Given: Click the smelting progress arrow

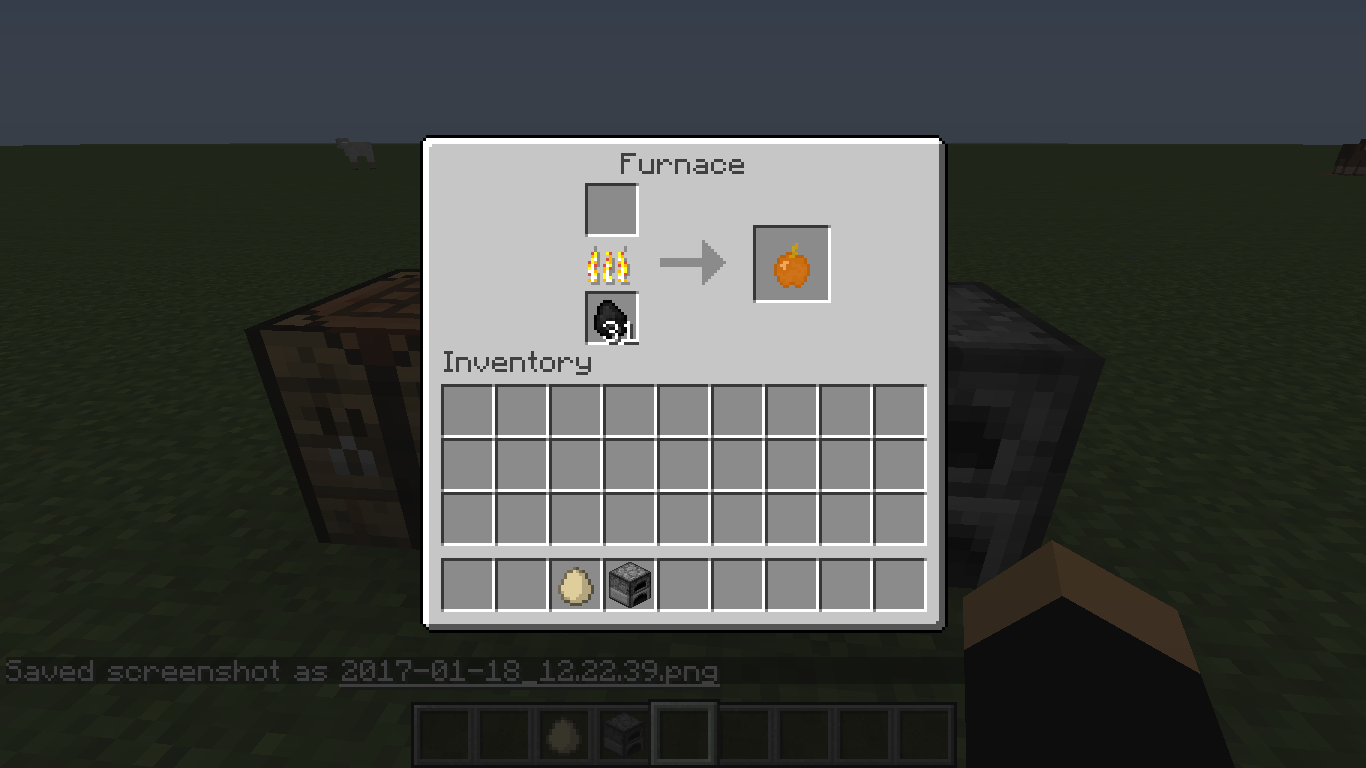Looking at the screenshot, I should 692,261.
